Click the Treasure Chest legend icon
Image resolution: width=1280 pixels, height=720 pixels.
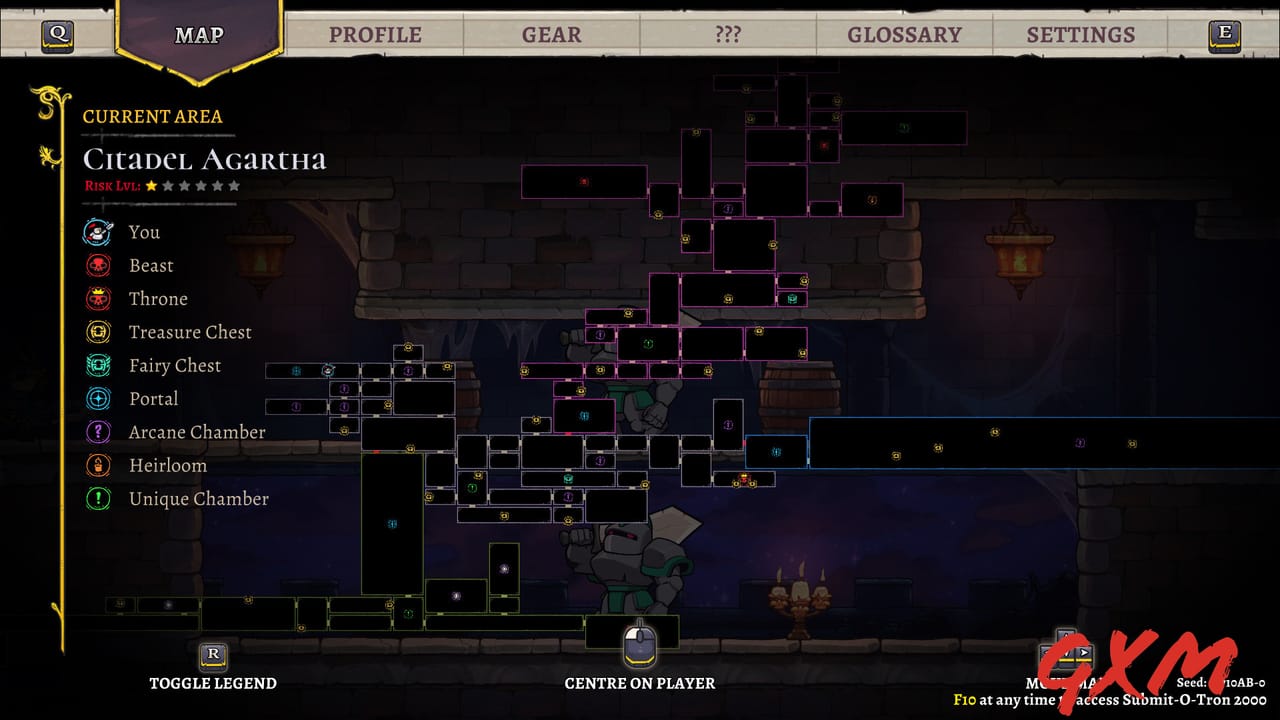coord(97,332)
